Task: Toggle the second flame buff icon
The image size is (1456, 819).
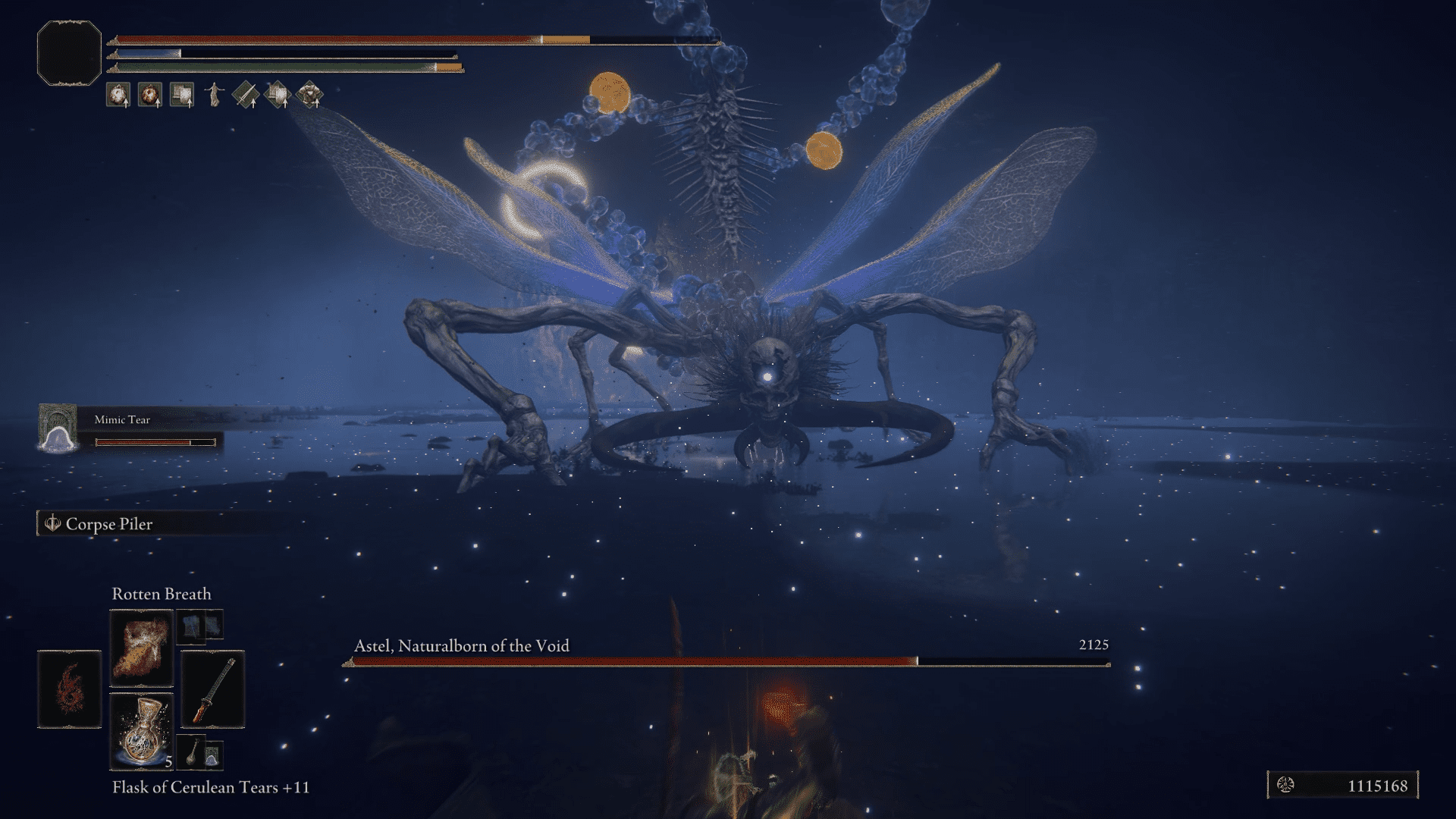Action: click(150, 96)
